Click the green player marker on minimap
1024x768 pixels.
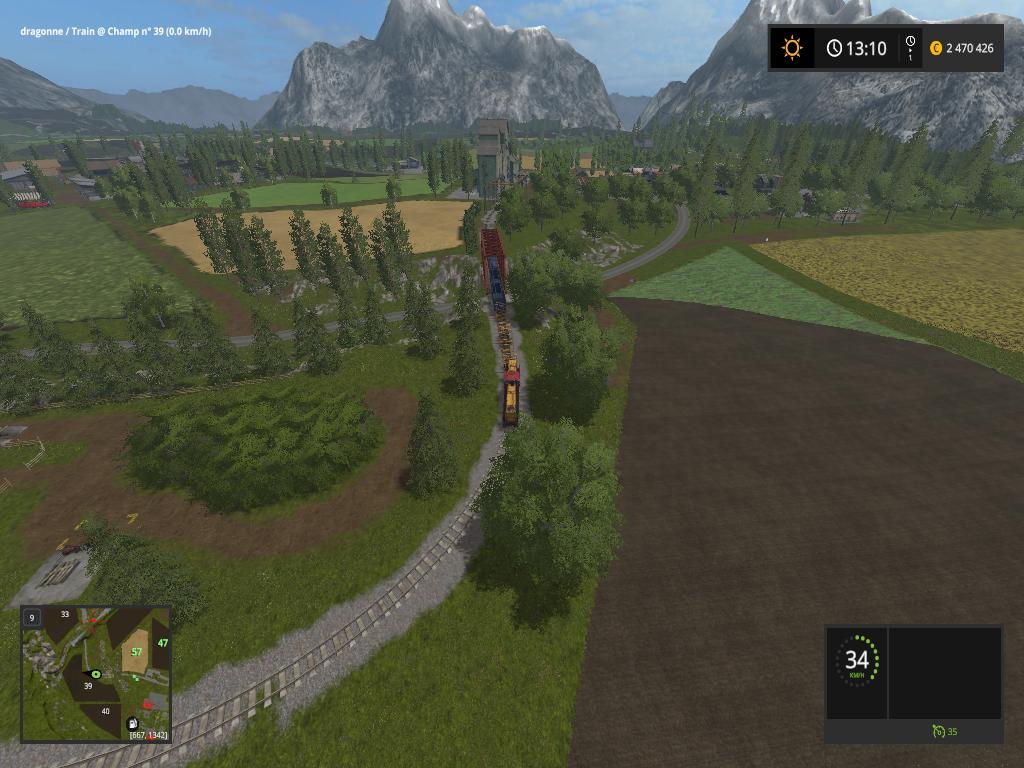(96, 674)
